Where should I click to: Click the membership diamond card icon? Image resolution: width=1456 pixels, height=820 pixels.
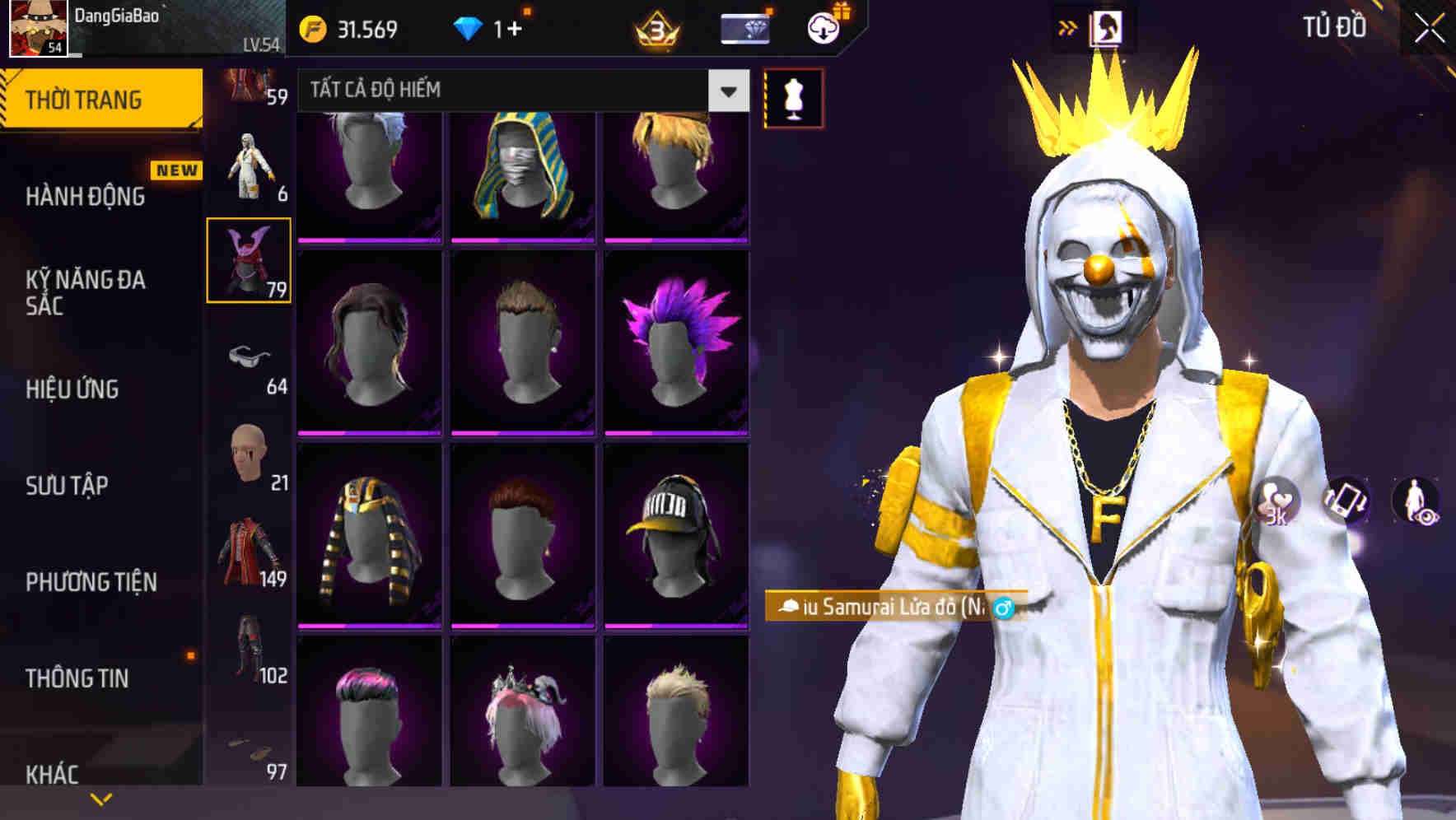(744, 27)
